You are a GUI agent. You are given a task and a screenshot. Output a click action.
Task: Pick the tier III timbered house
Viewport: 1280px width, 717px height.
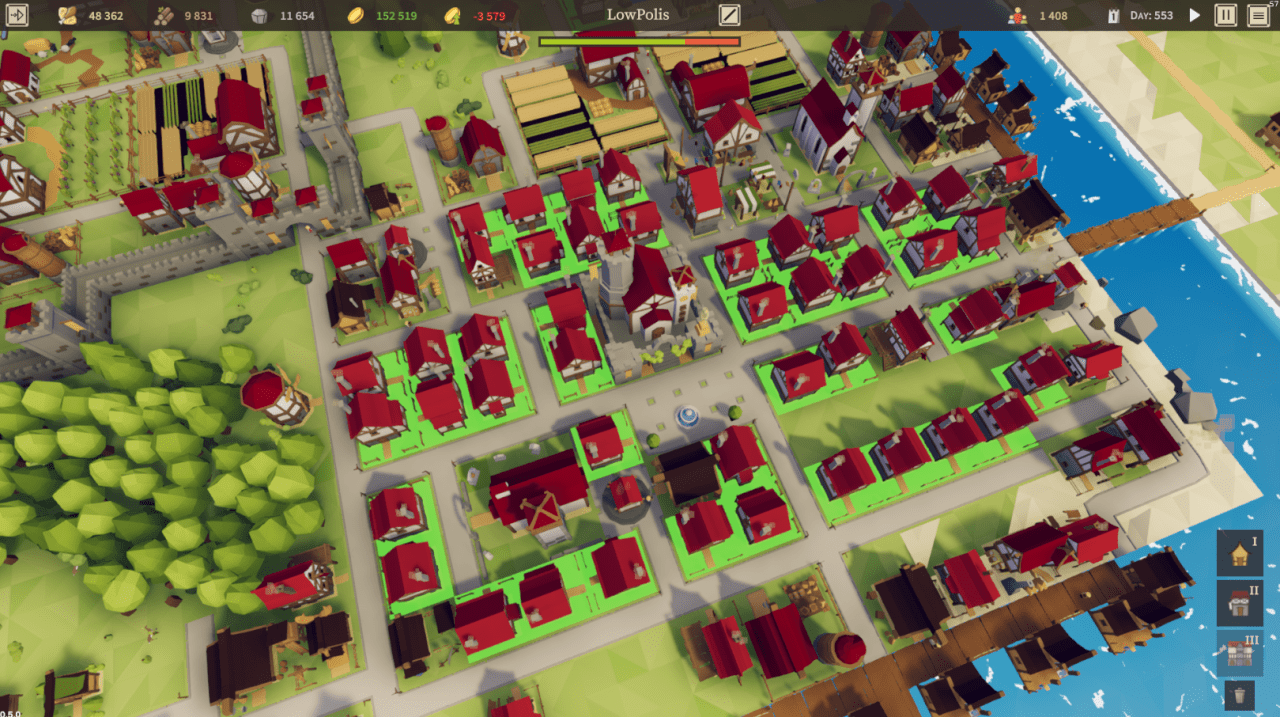click(1240, 651)
